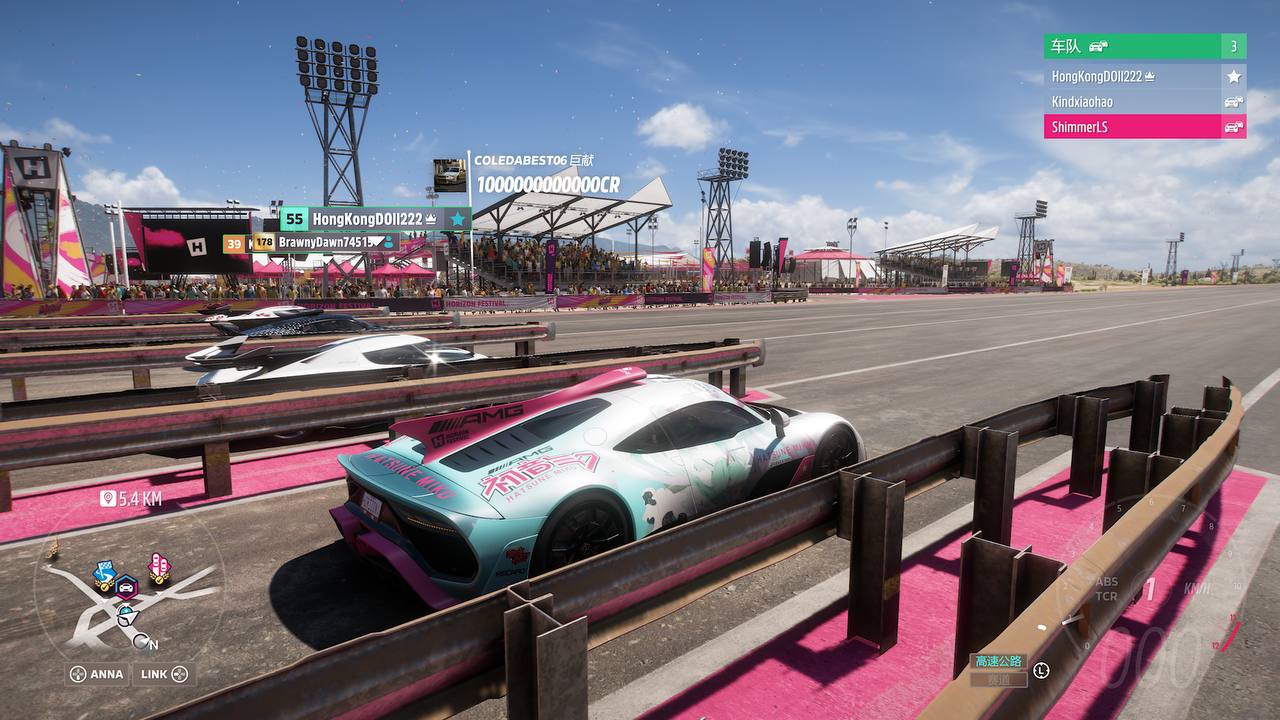Select the pink drag race map icon
This screenshot has width=1280, height=720.
pos(158,567)
